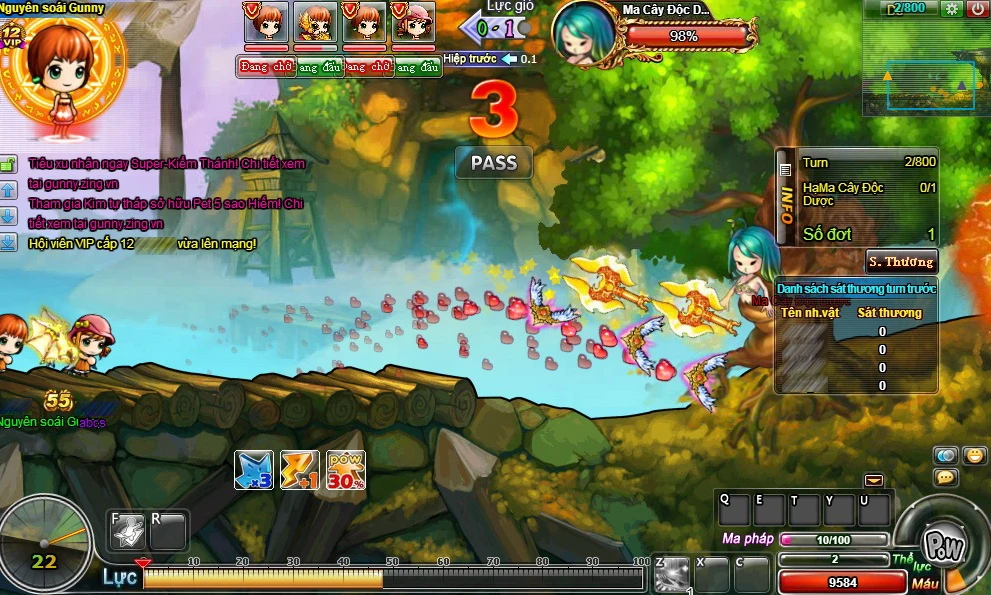
Task: Exit the match with the red power button
Action: pyautogui.click(x=977, y=8)
